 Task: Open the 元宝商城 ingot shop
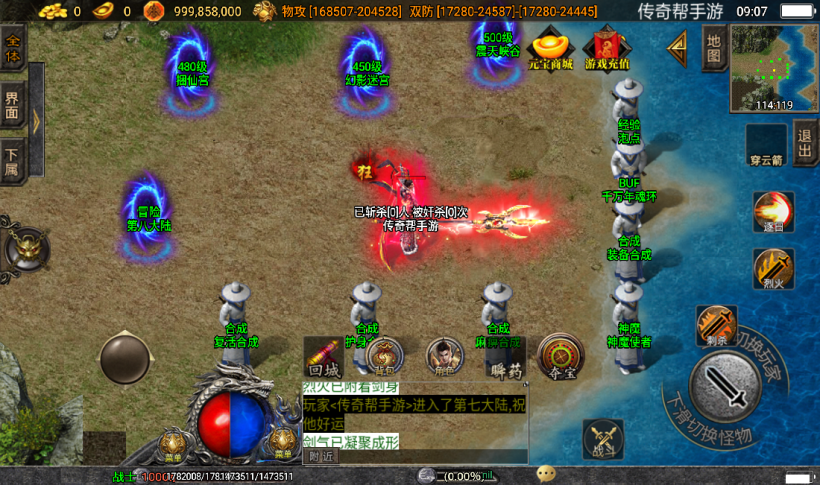pos(551,49)
